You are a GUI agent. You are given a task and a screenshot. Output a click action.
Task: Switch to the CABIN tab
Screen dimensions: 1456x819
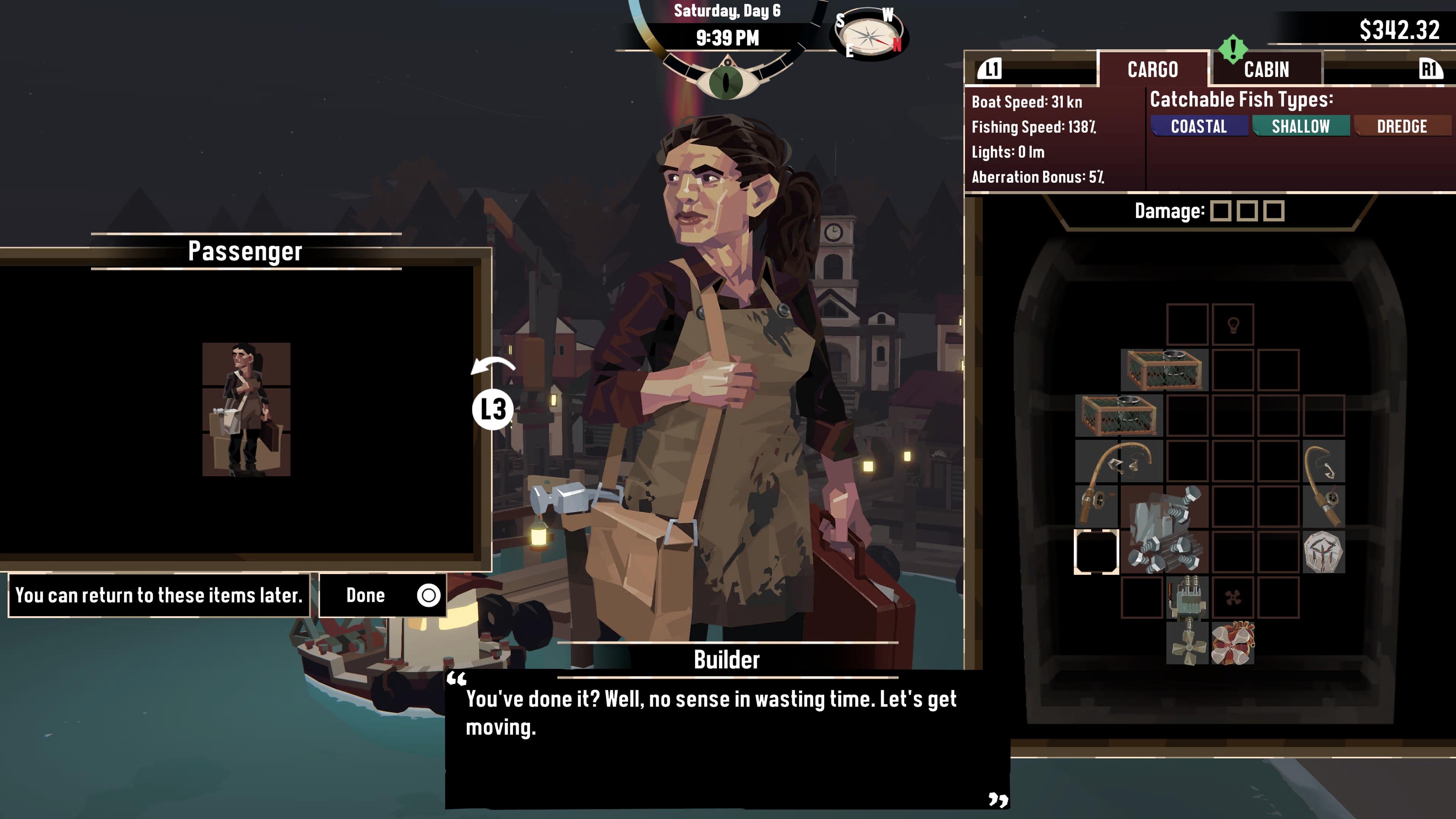pyautogui.click(x=1266, y=69)
